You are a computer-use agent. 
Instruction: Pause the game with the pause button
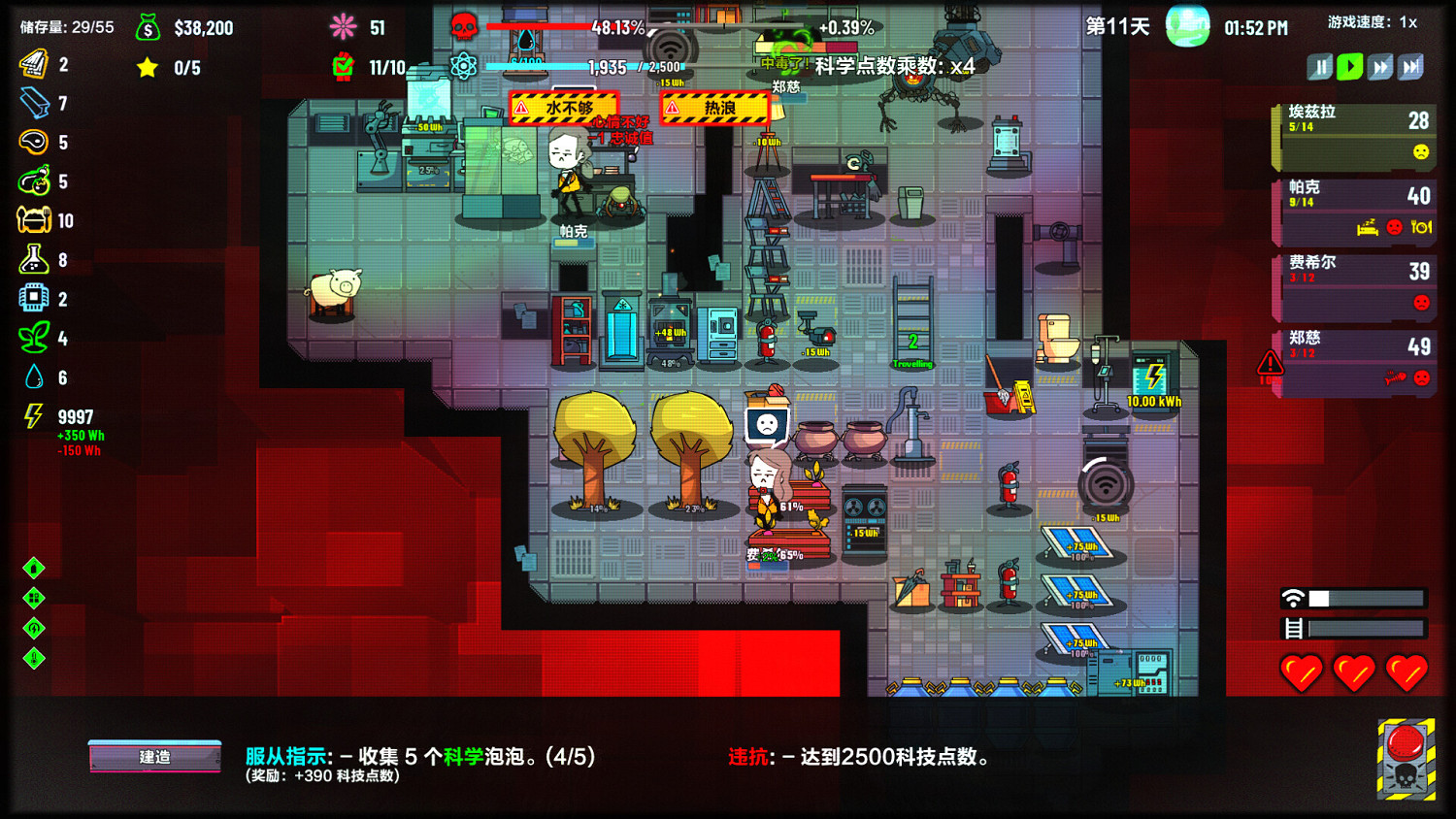pos(1321,66)
